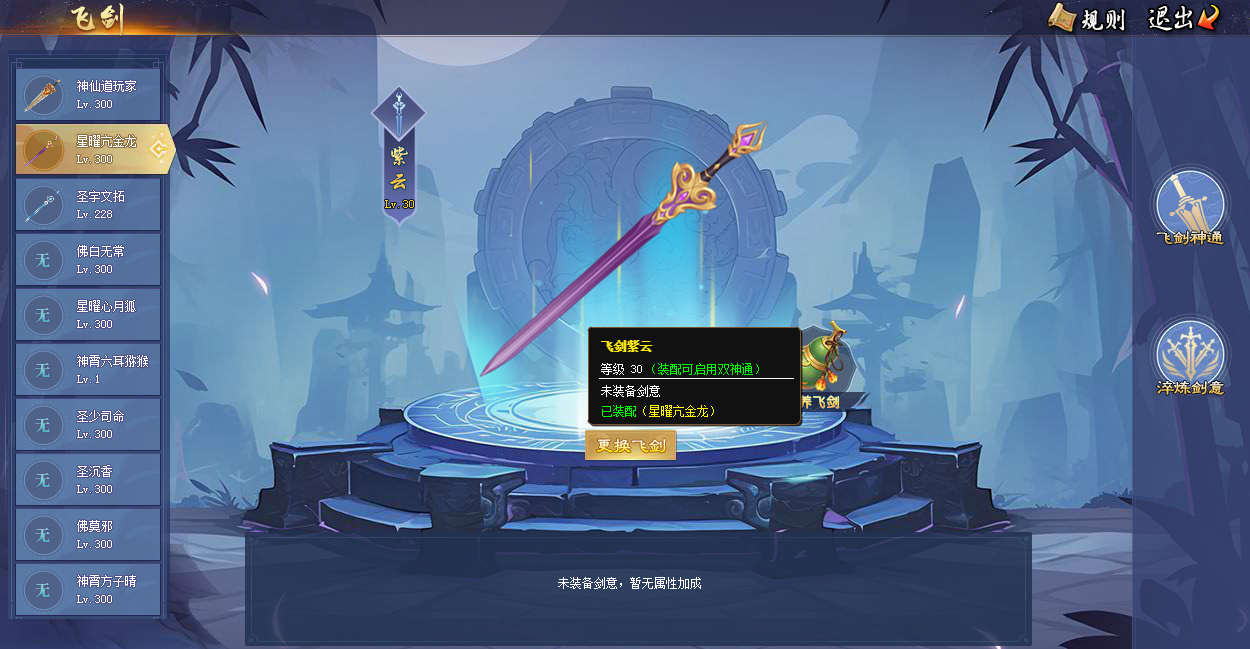Open the green gourd sword-nurturing icon
The image size is (1250, 649).
(x=826, y=362)
